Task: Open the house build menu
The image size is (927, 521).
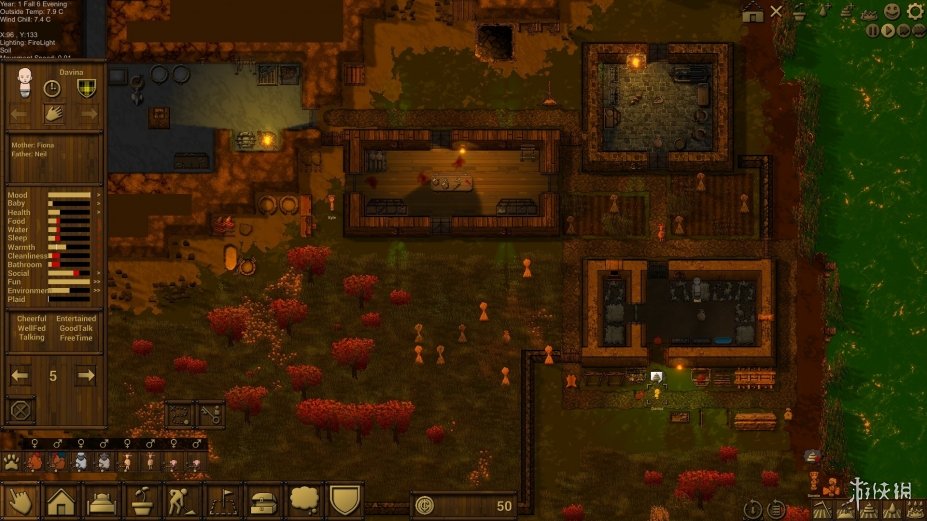Action: coord(61,500)
